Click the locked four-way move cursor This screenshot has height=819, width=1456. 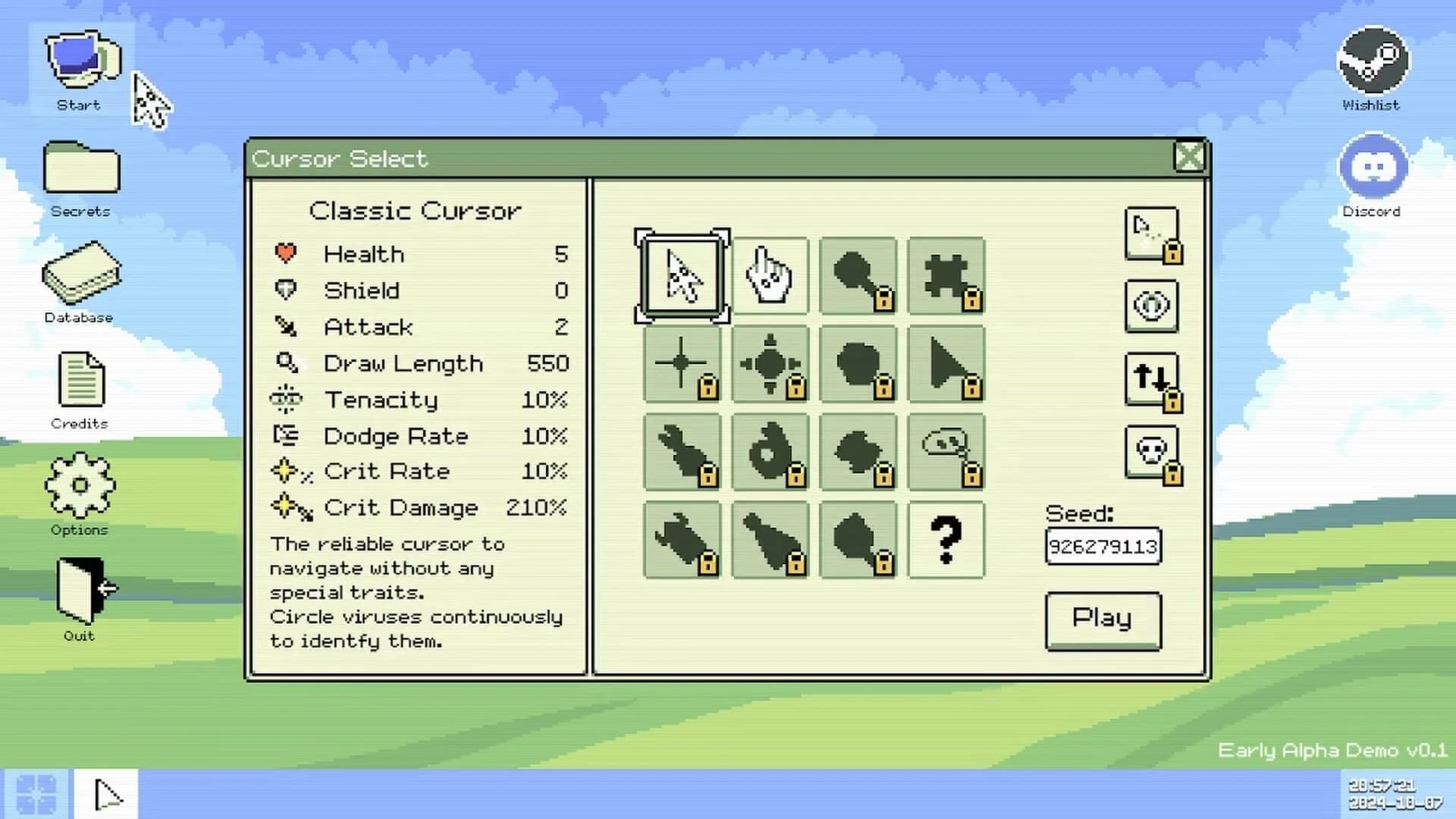coord(769,364)
